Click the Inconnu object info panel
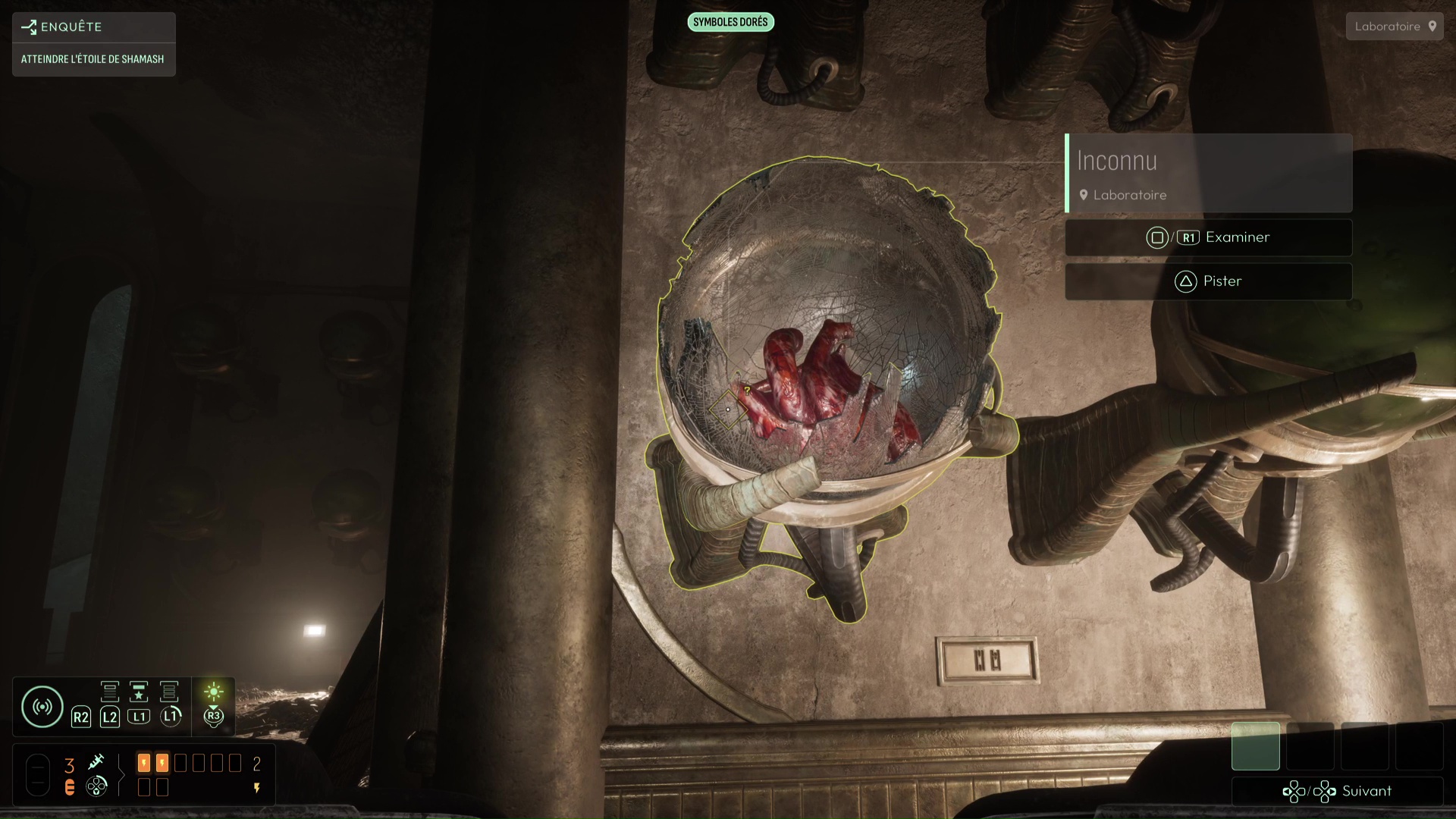 [1208, 174]
